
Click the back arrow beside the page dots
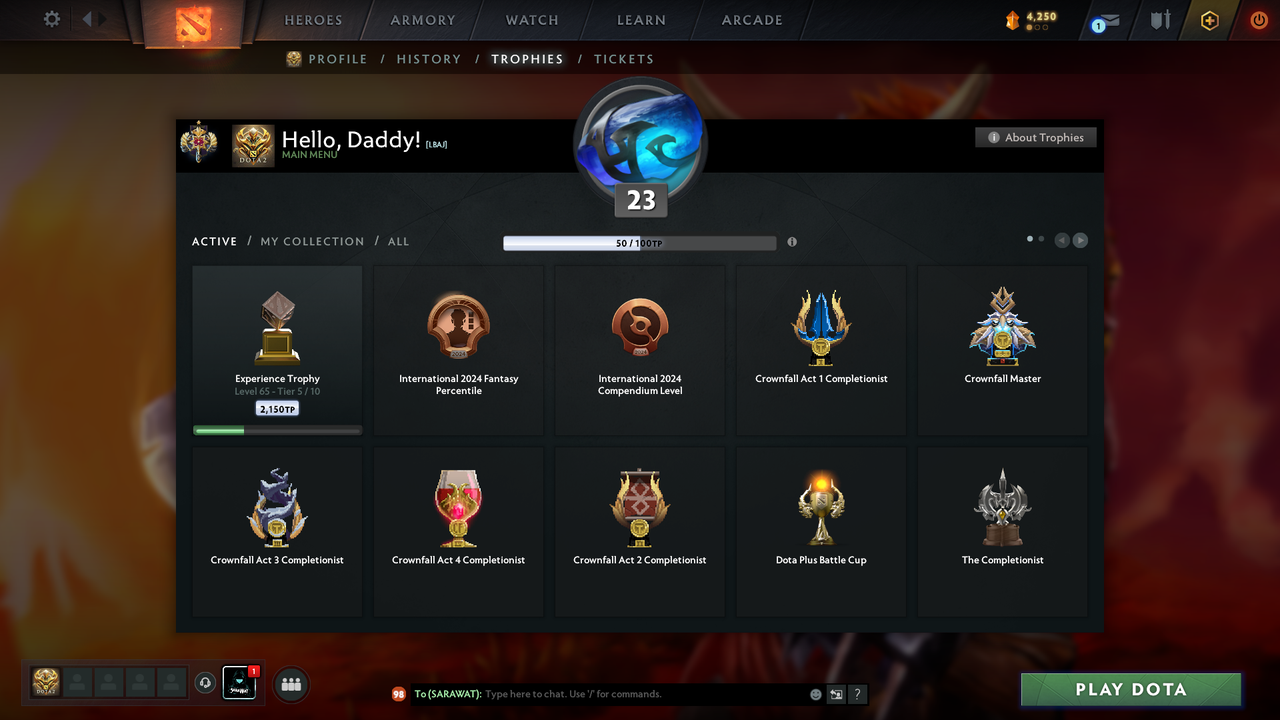pyautogui.click(x=1062, y=240)
